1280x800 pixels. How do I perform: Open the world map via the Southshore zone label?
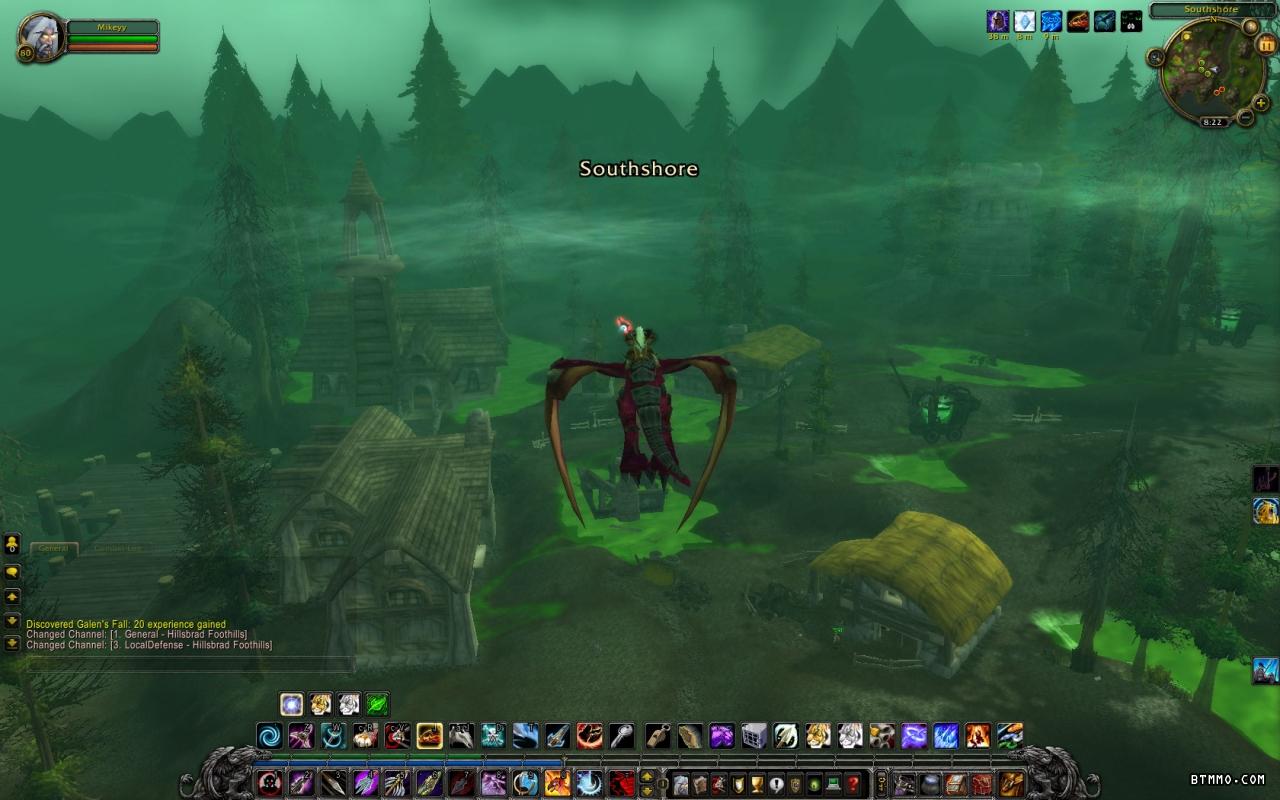point(1211,10)
